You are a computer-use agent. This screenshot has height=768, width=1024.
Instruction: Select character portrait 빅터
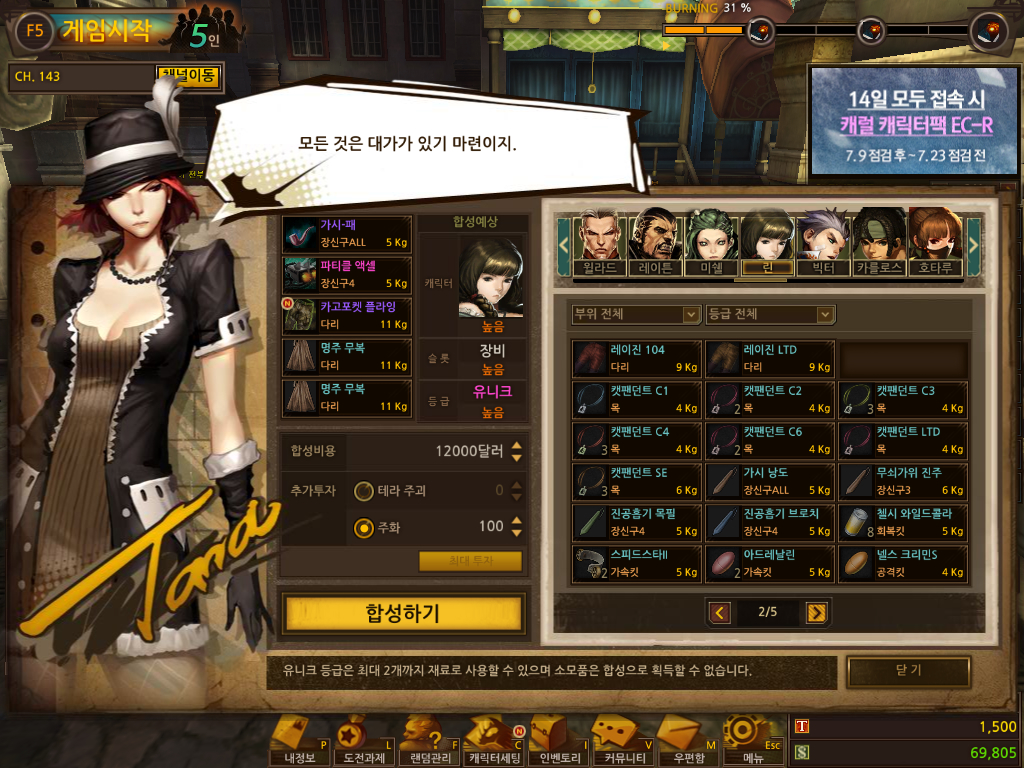click(x=822, y=242)
